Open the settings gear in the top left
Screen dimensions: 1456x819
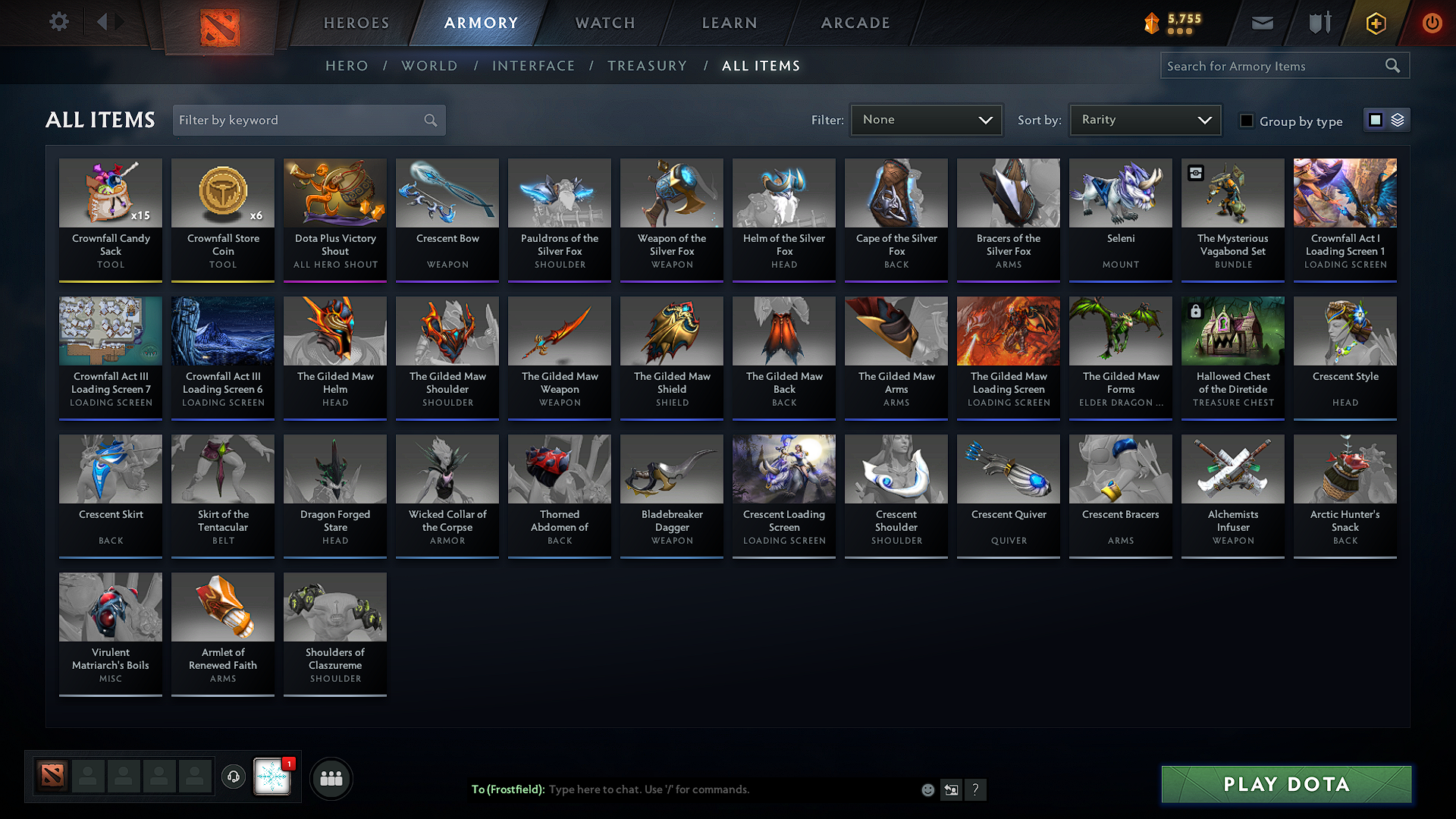pyautogui.click(x=58, y=22)
